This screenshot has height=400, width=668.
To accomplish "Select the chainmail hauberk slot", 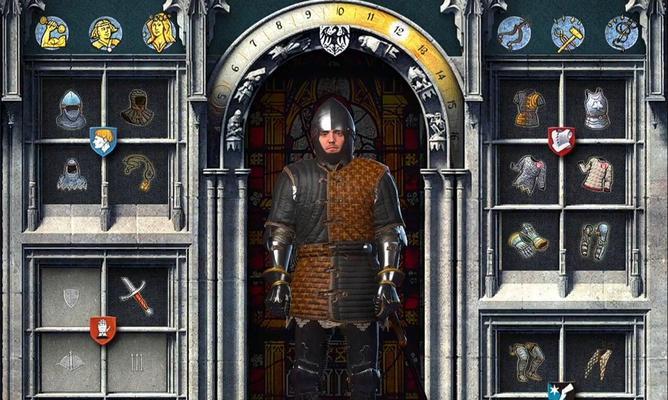I will (529, 173).
